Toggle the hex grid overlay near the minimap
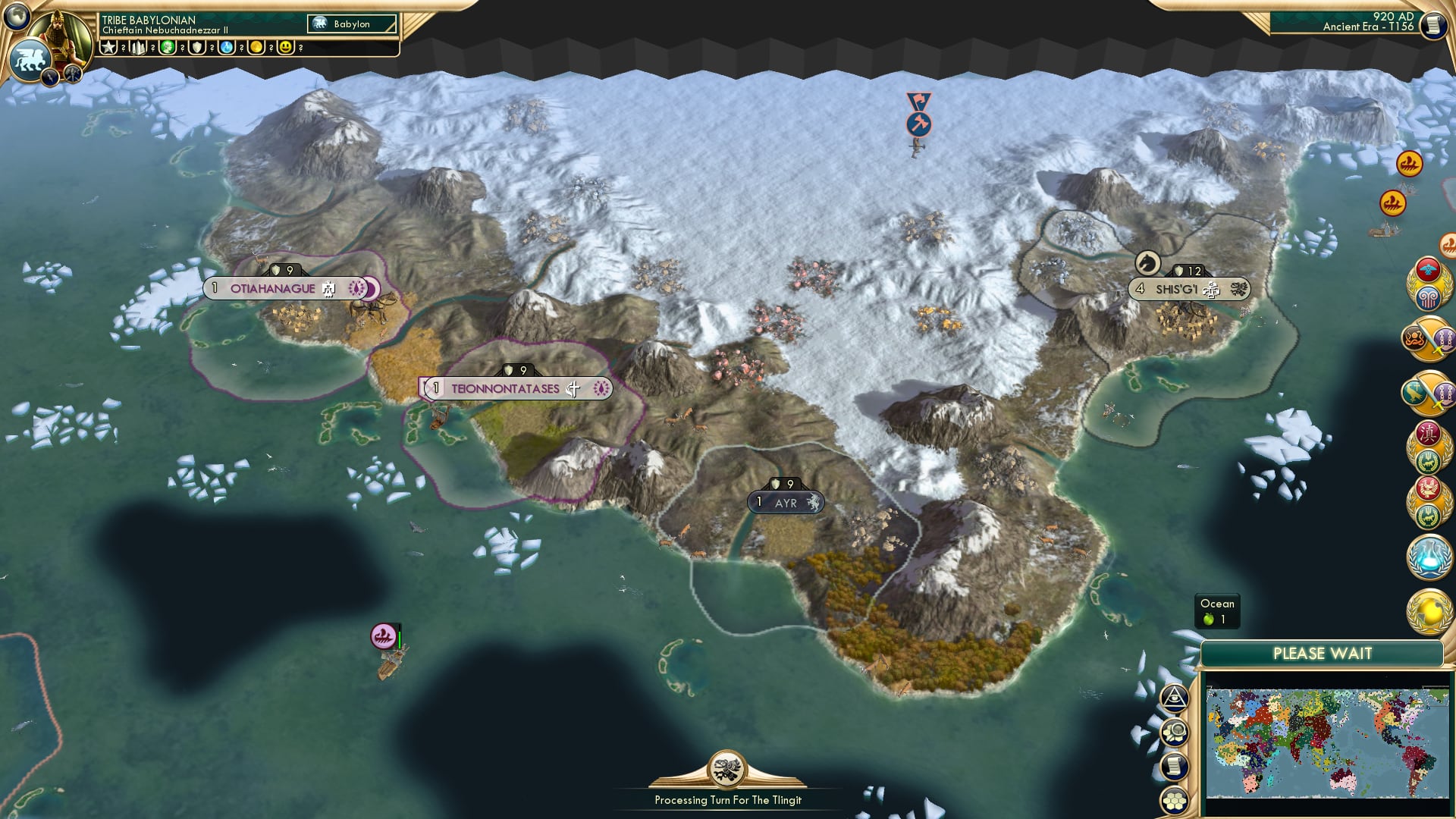Screen dimensions: 1456x819 [1174, 801]
